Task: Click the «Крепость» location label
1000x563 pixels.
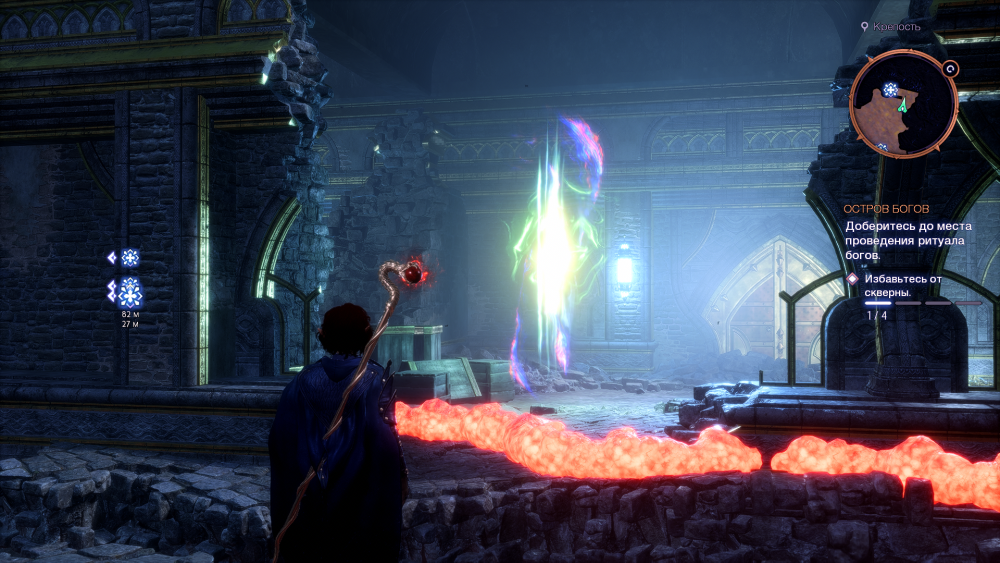Action: [895, 27]
